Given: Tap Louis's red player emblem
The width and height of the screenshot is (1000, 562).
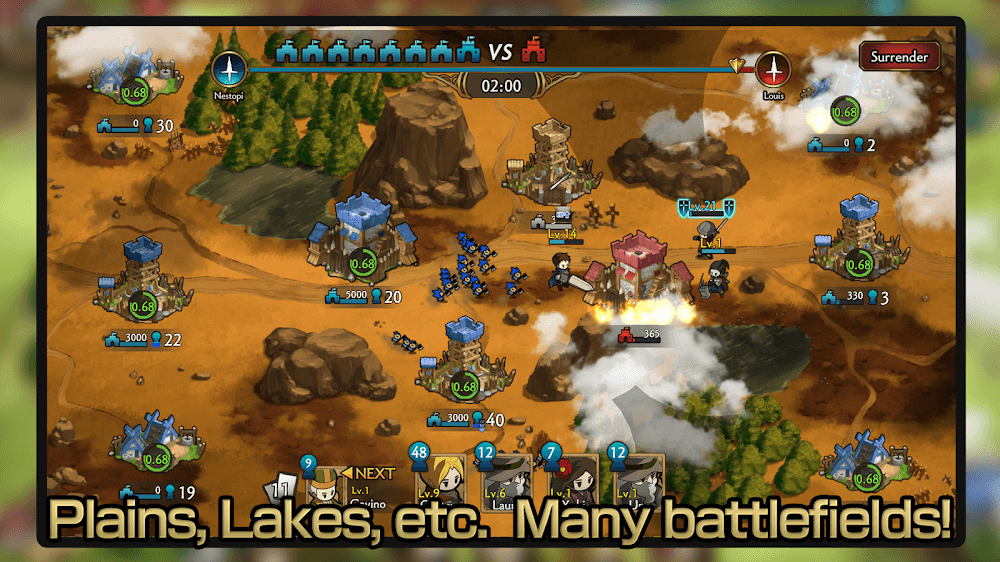Looking at the screenshot, I should [x=771, y=69].
